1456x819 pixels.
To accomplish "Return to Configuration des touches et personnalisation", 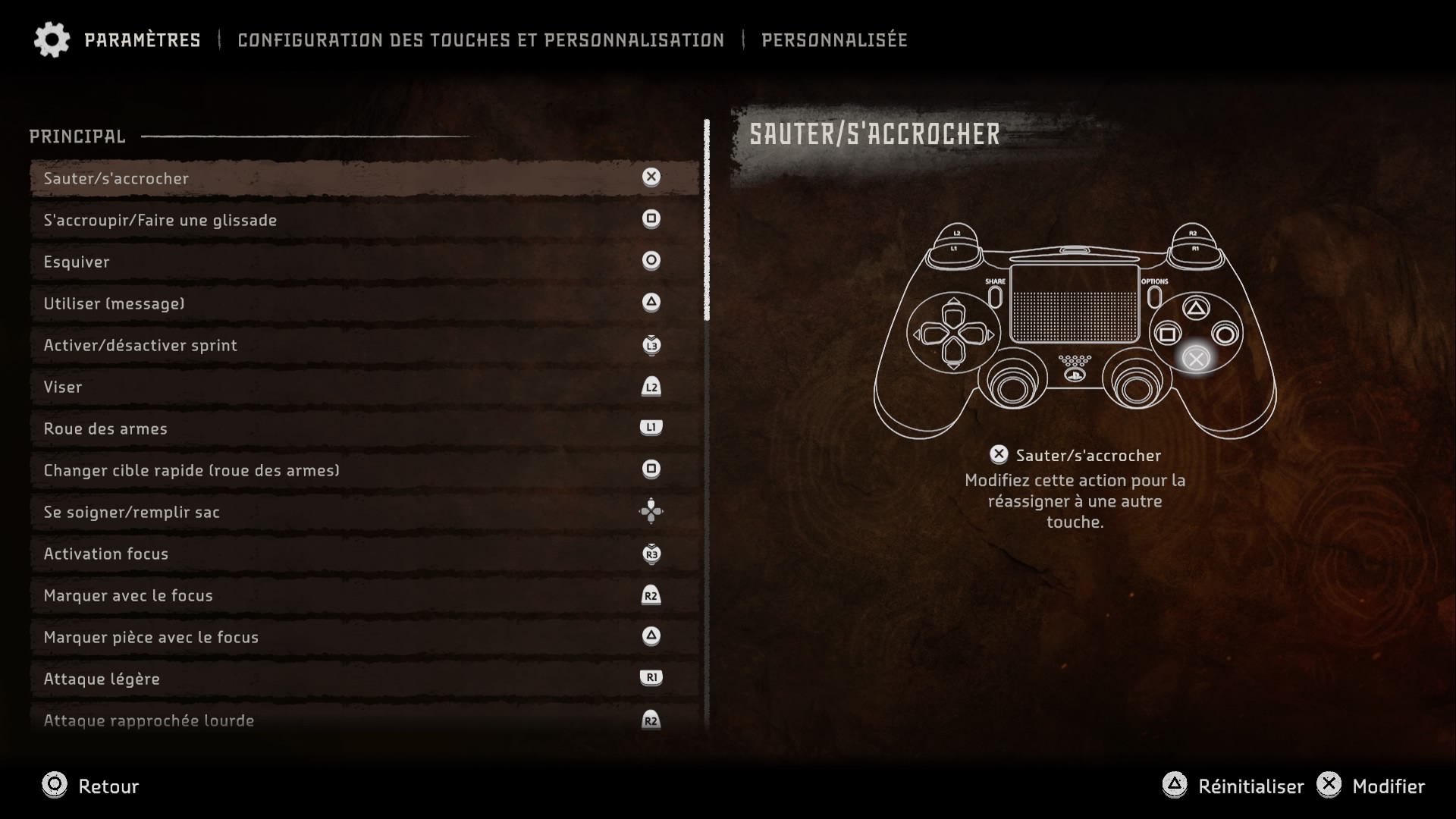I will click(481, 40).
